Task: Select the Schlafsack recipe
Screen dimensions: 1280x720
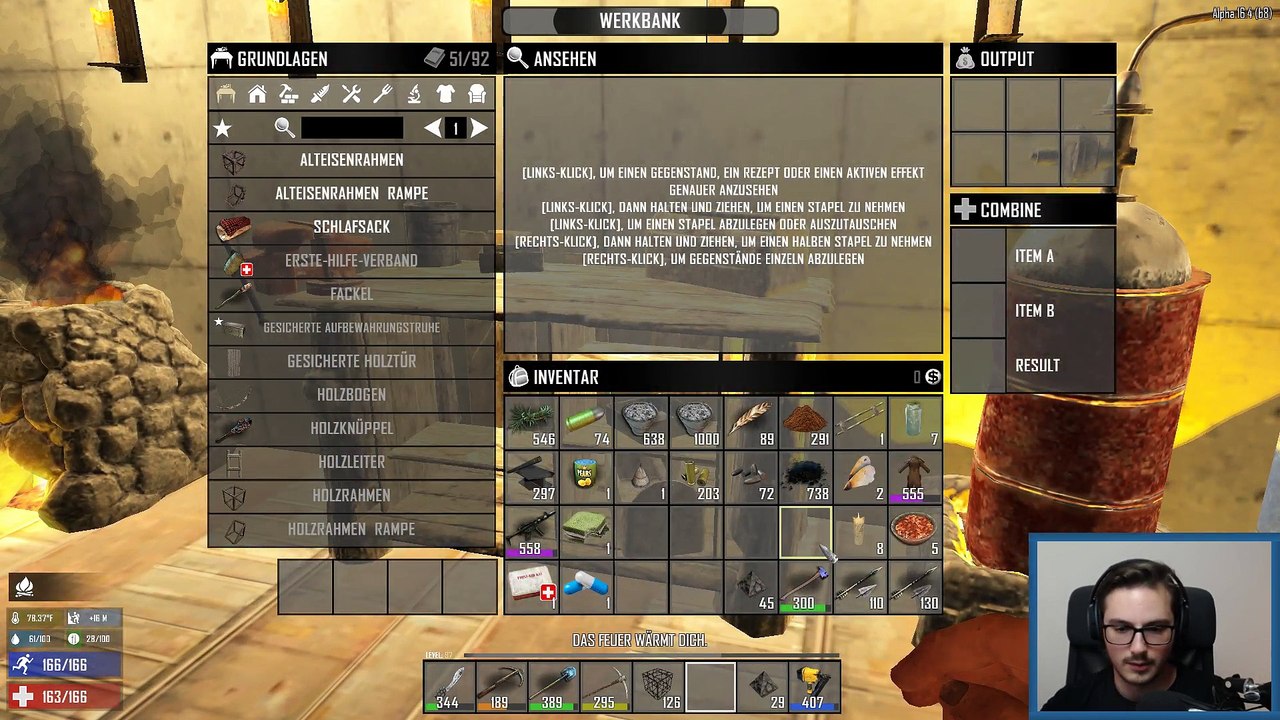Action: tap(351, 227)
